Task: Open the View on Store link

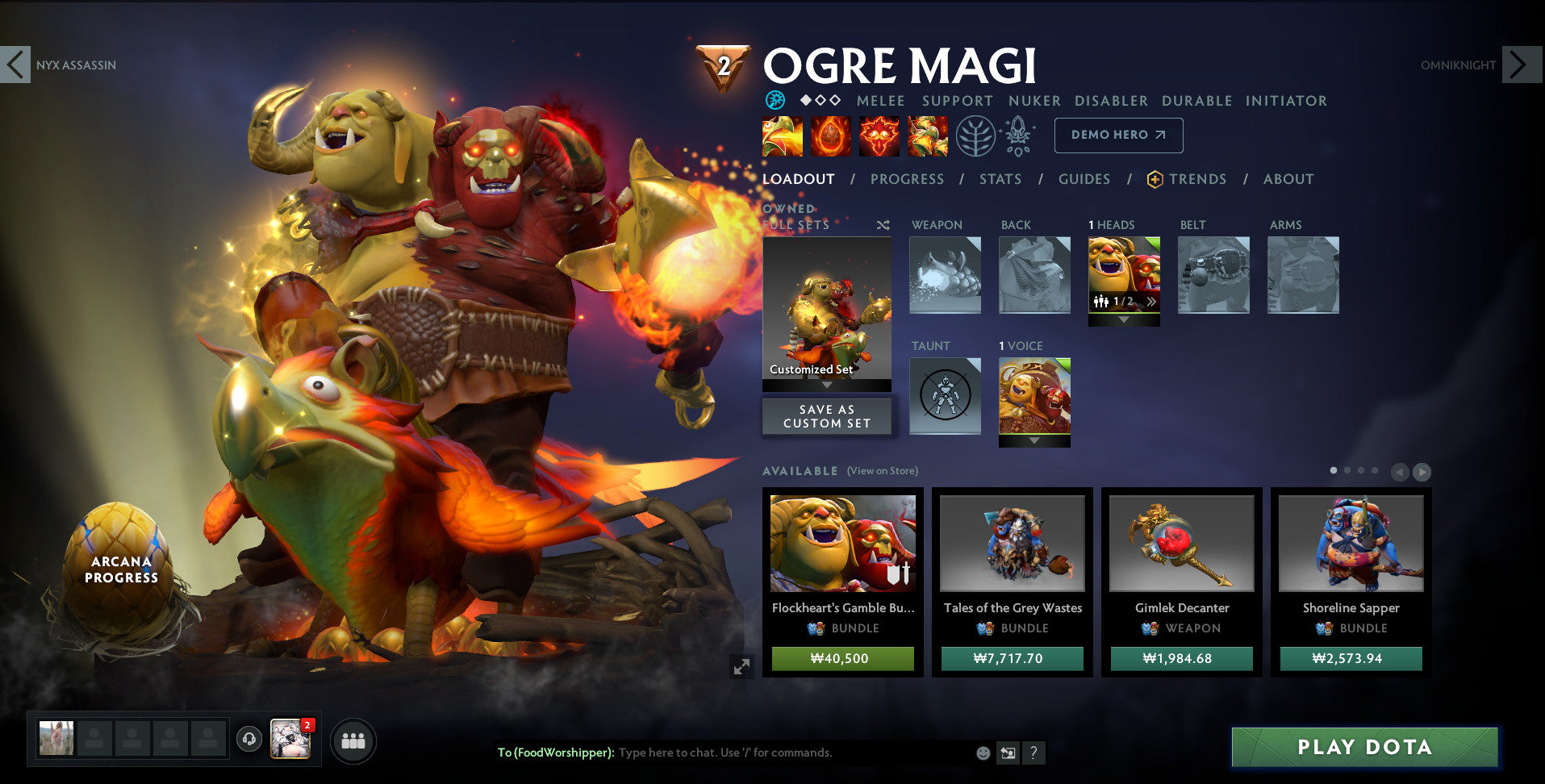Action: point(881,470)
